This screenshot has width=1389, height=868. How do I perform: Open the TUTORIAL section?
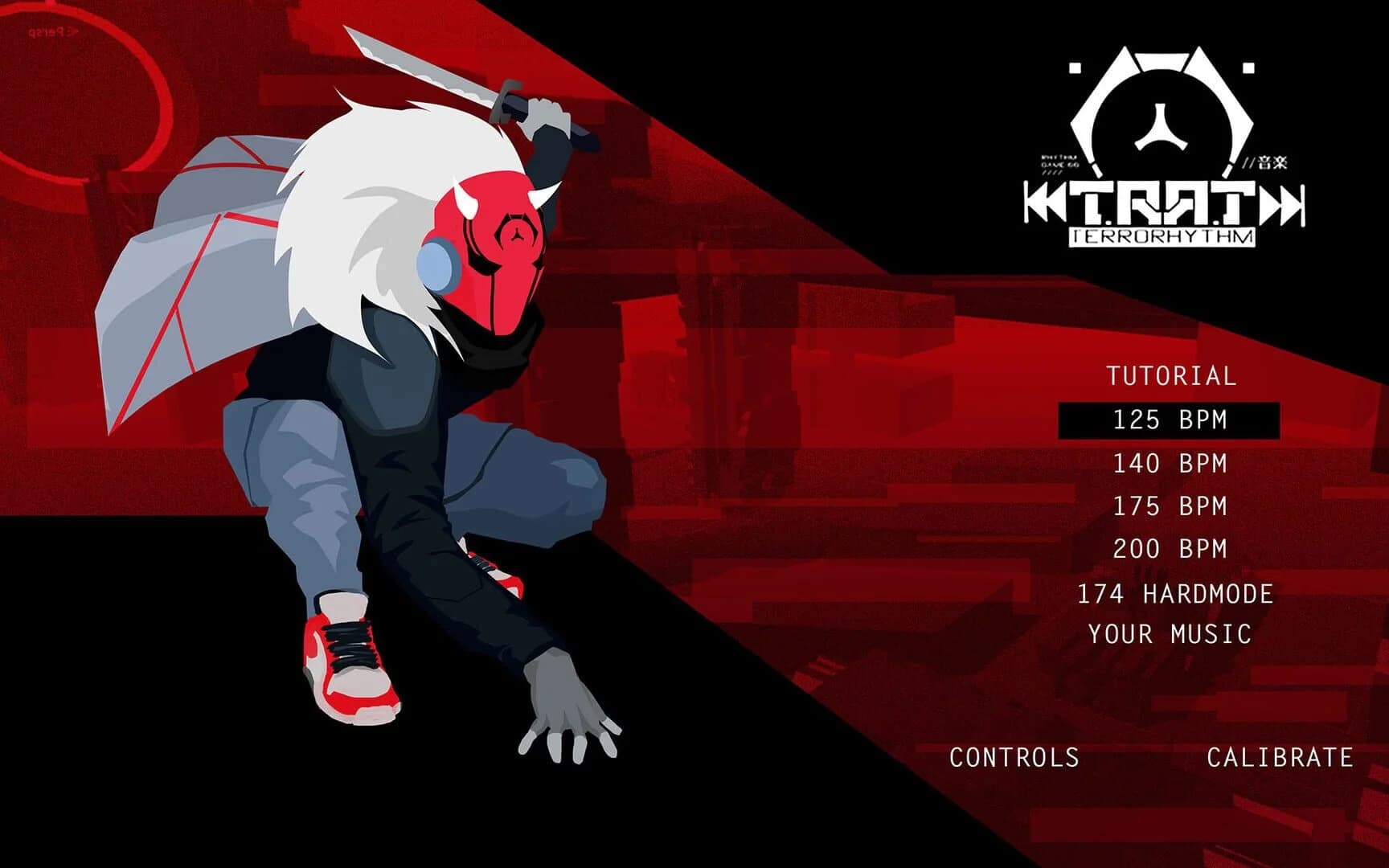[x=1170, y=374]
